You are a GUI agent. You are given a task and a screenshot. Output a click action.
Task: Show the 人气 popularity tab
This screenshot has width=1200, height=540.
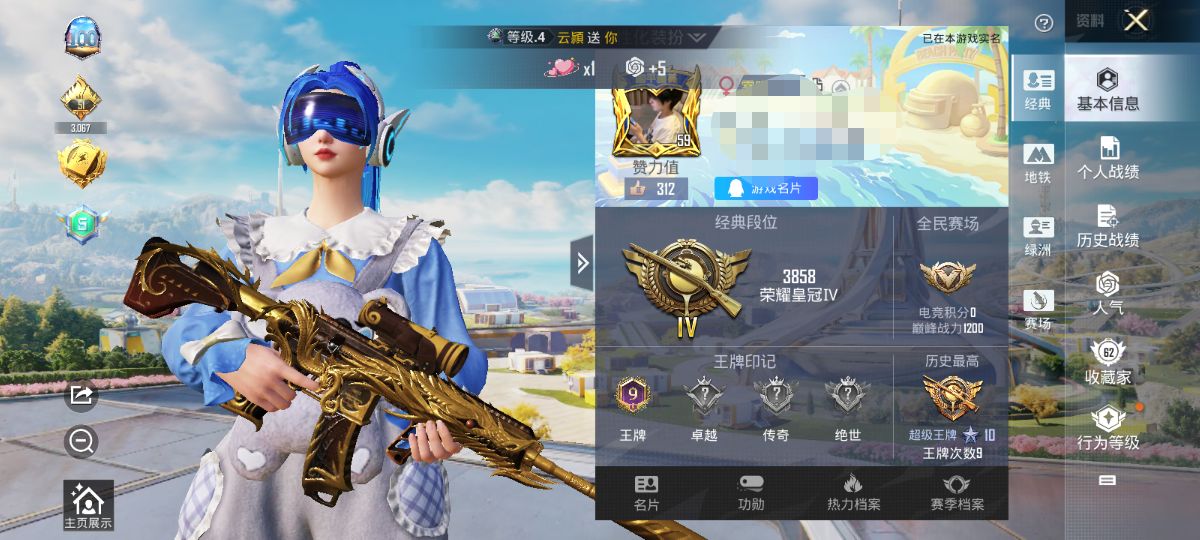tap(1108, 294)
